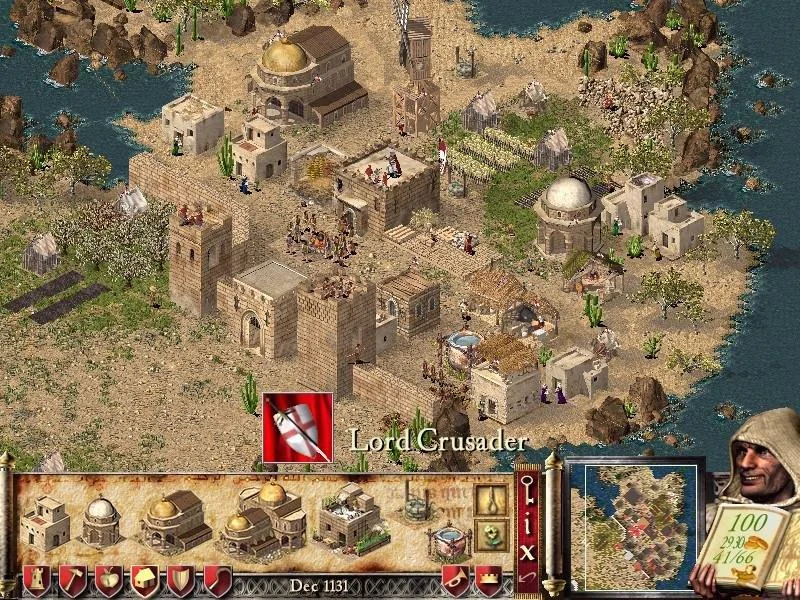Switch to the hammer industry category
Viewport: 800px width, 600px height.
(73, 581)
